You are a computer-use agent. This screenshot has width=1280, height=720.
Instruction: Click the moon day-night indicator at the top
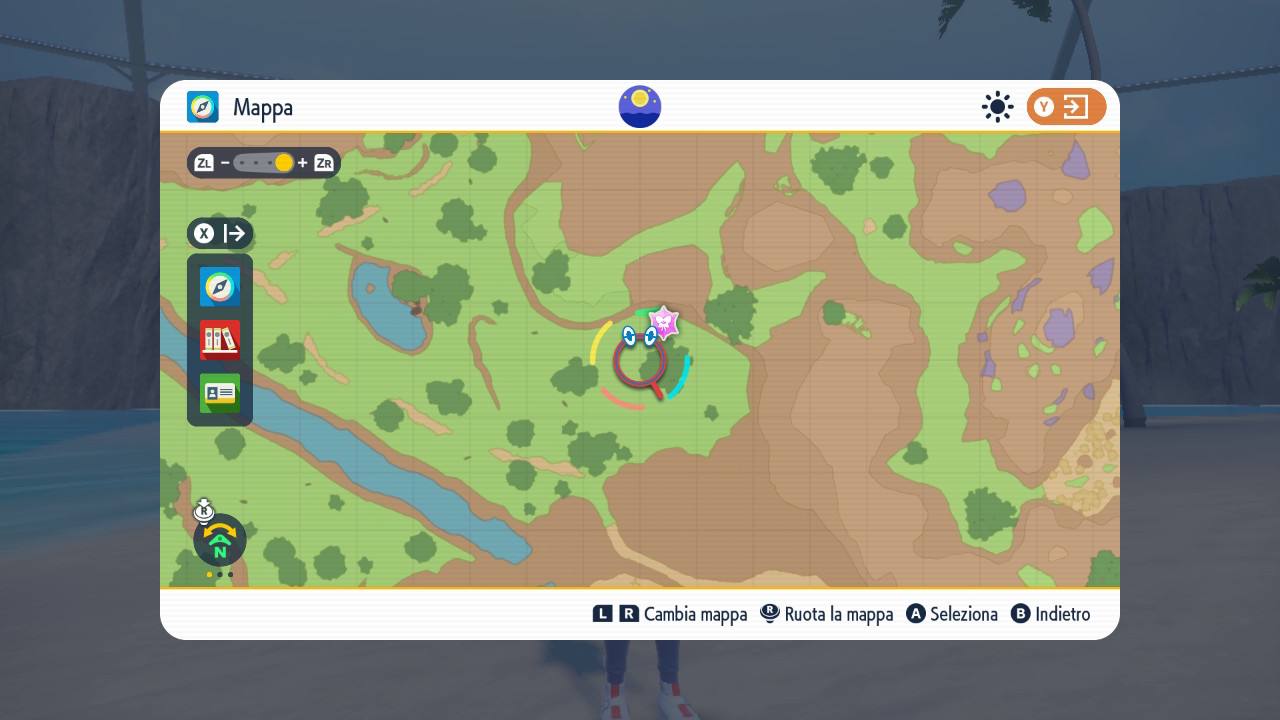point(640,107)
